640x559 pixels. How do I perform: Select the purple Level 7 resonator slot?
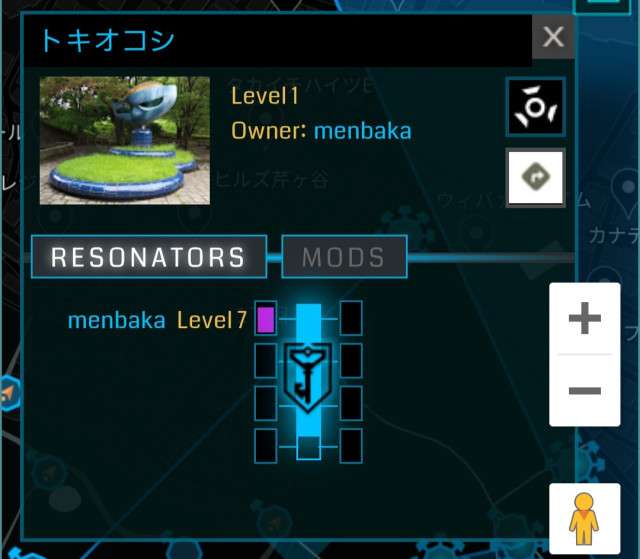266,320
